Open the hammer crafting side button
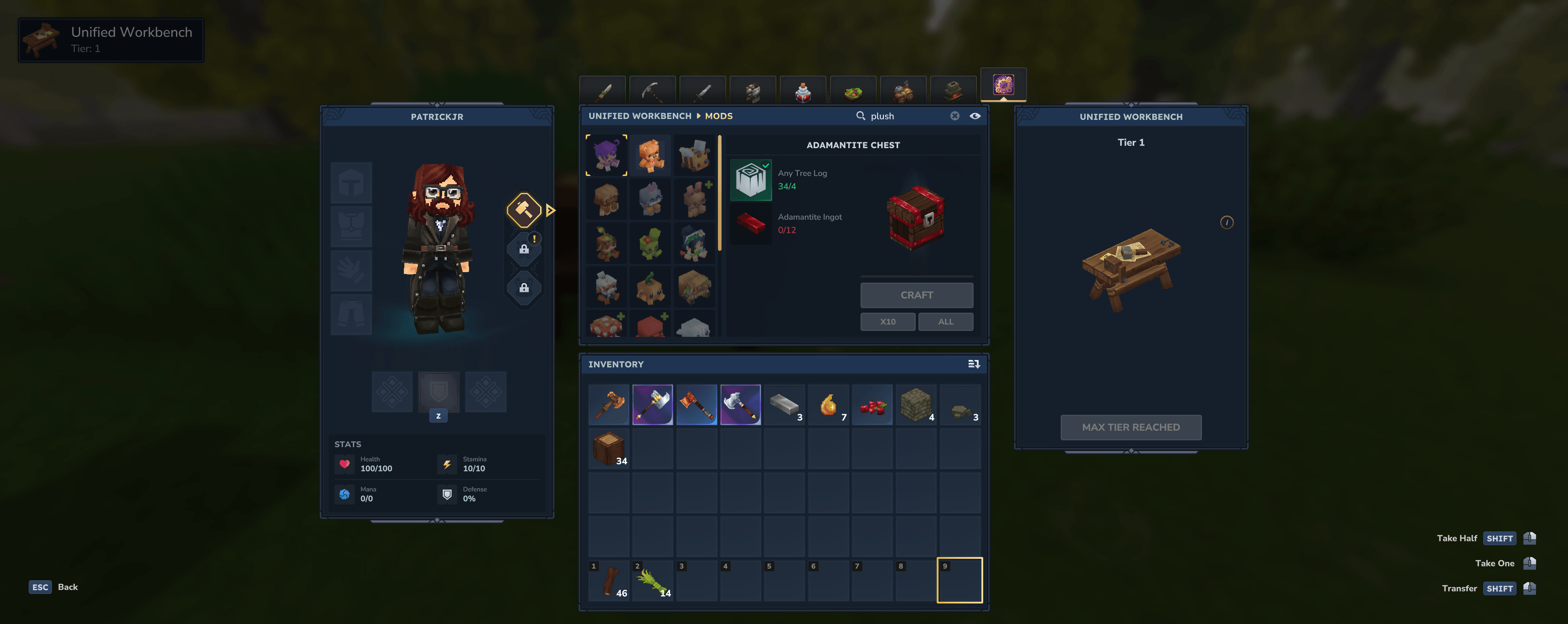Screen dimensions: 1568x624 [x=524, y=210]
